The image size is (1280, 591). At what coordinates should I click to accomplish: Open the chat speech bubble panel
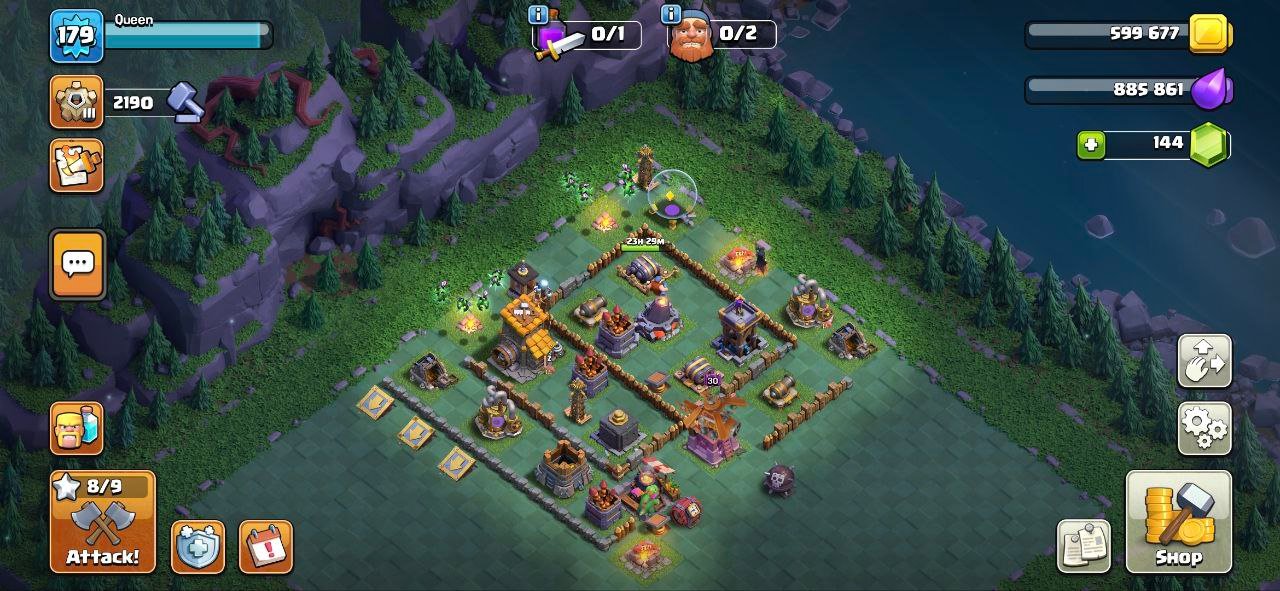coord(77,264)
